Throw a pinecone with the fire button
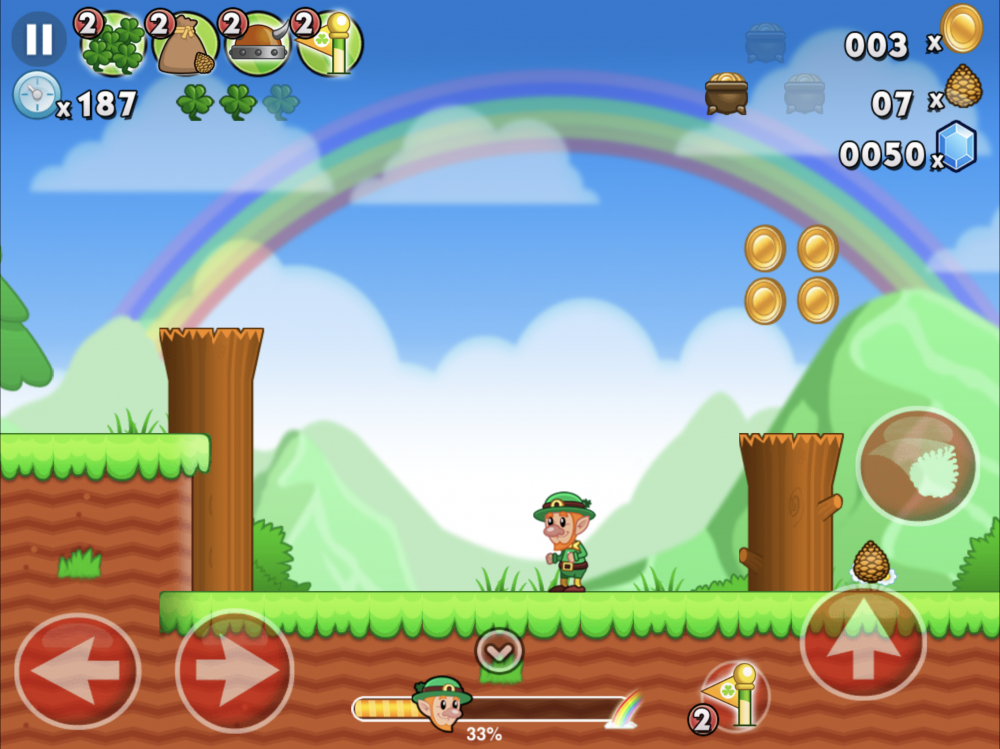 click(x=917, y=465)
